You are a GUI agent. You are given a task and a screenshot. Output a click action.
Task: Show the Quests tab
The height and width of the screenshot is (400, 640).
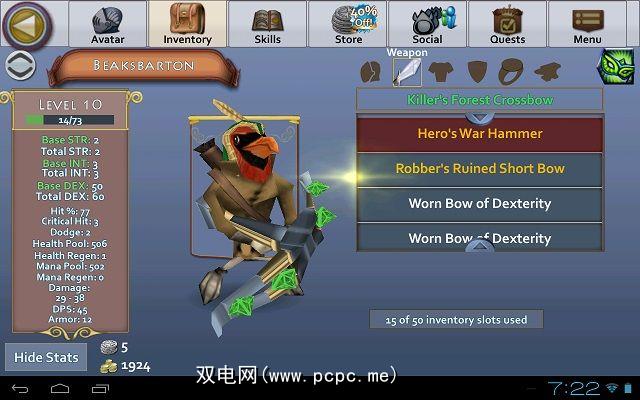[507, 25]
